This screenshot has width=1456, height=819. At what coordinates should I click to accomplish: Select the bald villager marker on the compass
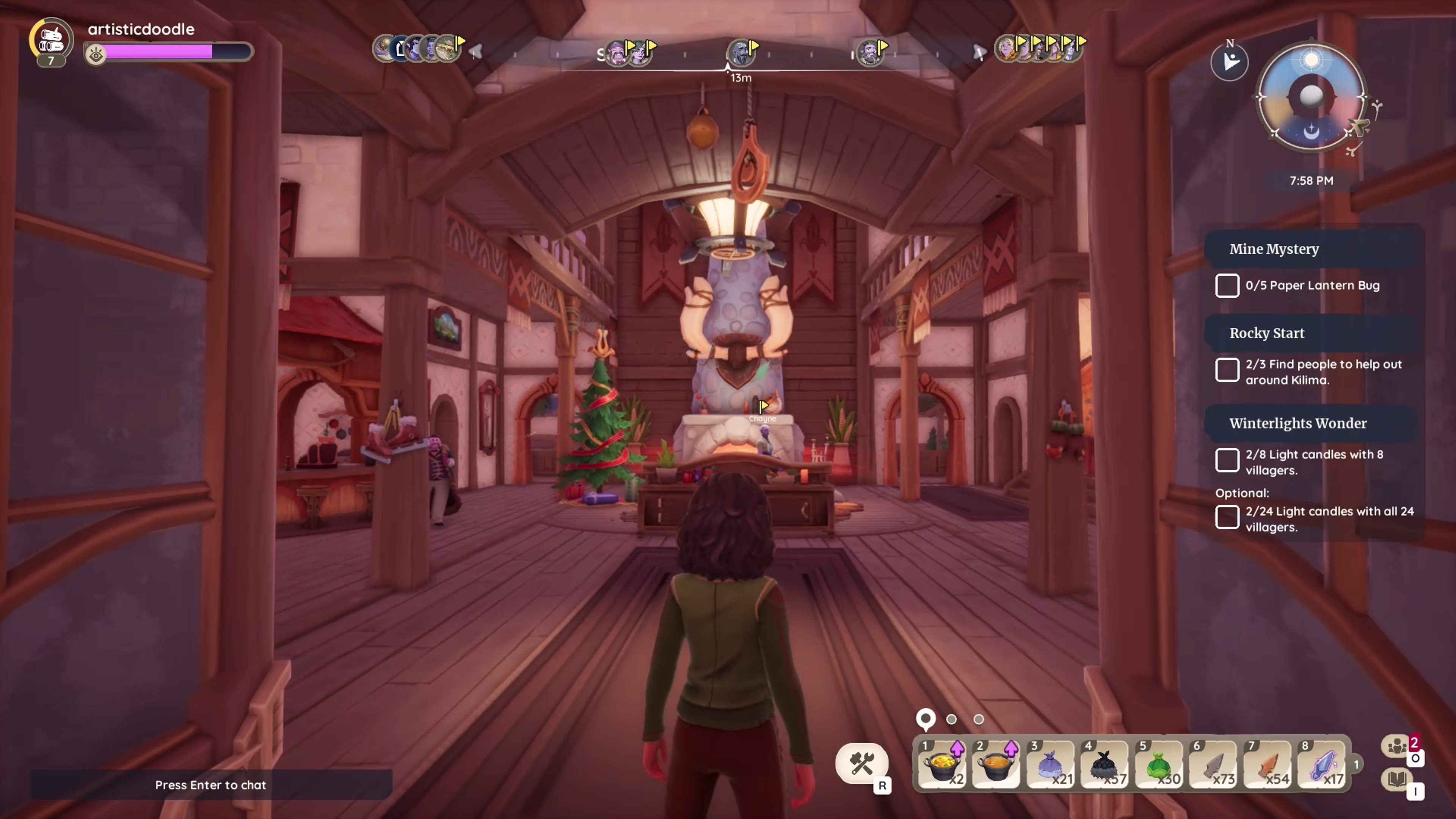739,53
